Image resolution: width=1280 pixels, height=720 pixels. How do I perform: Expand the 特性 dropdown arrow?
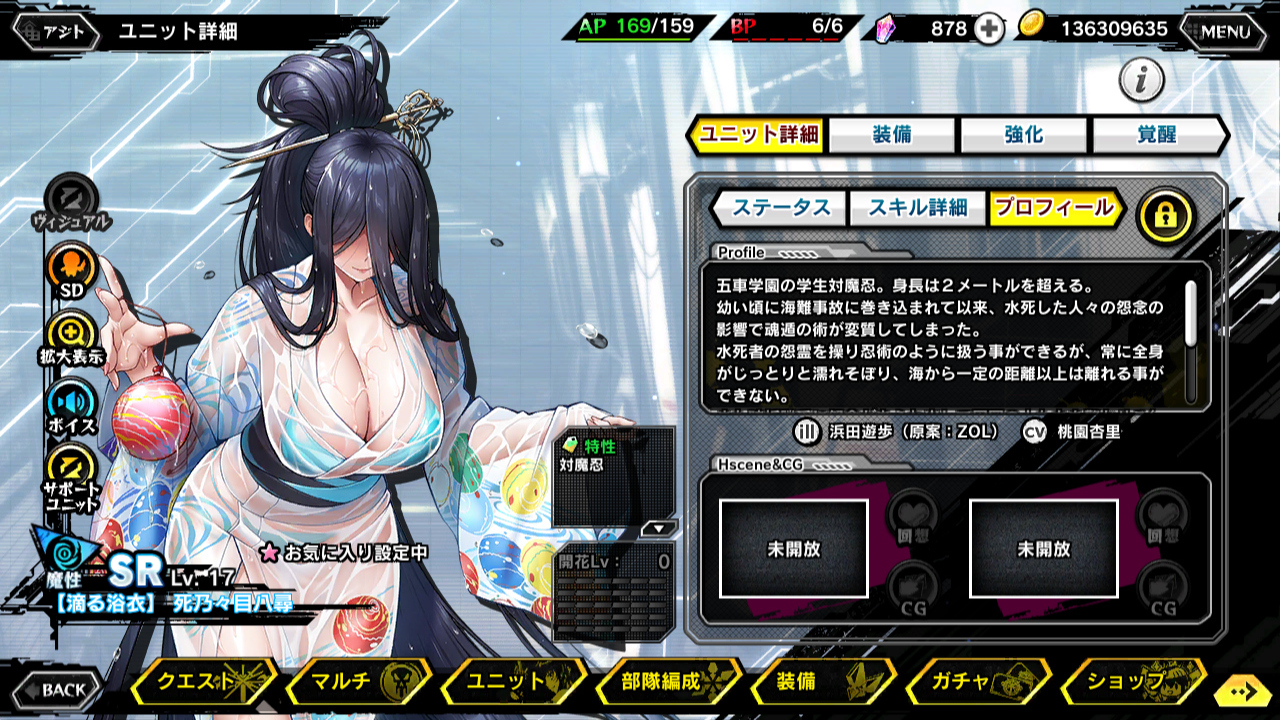tap(659, 527)
